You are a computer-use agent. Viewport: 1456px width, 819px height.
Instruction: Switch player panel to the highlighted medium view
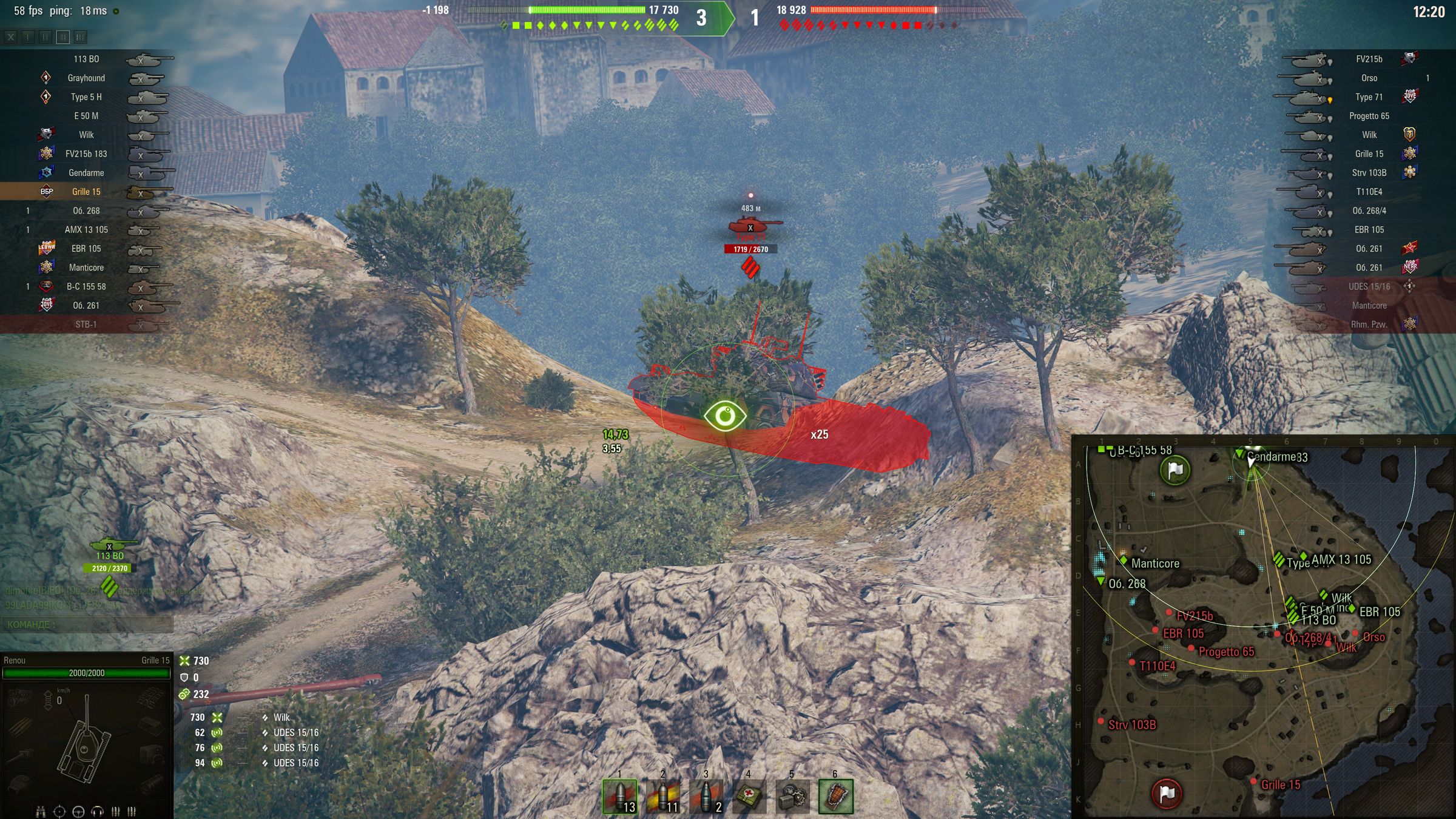pyautogui.click(x=62, y=38)
